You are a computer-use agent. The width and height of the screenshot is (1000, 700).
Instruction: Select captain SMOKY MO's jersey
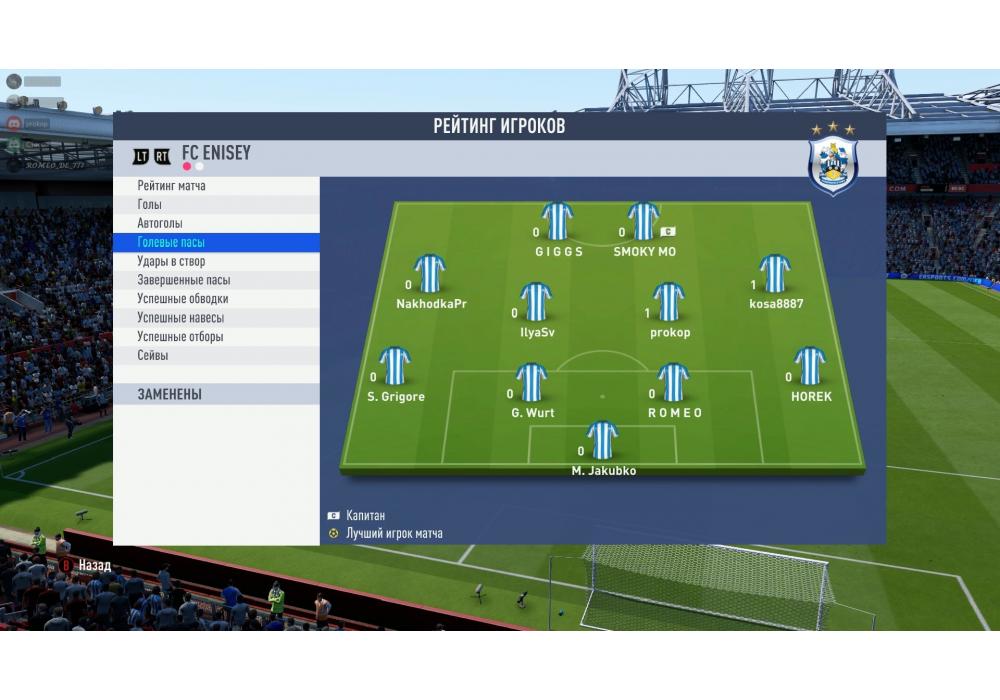click(644, 222)
